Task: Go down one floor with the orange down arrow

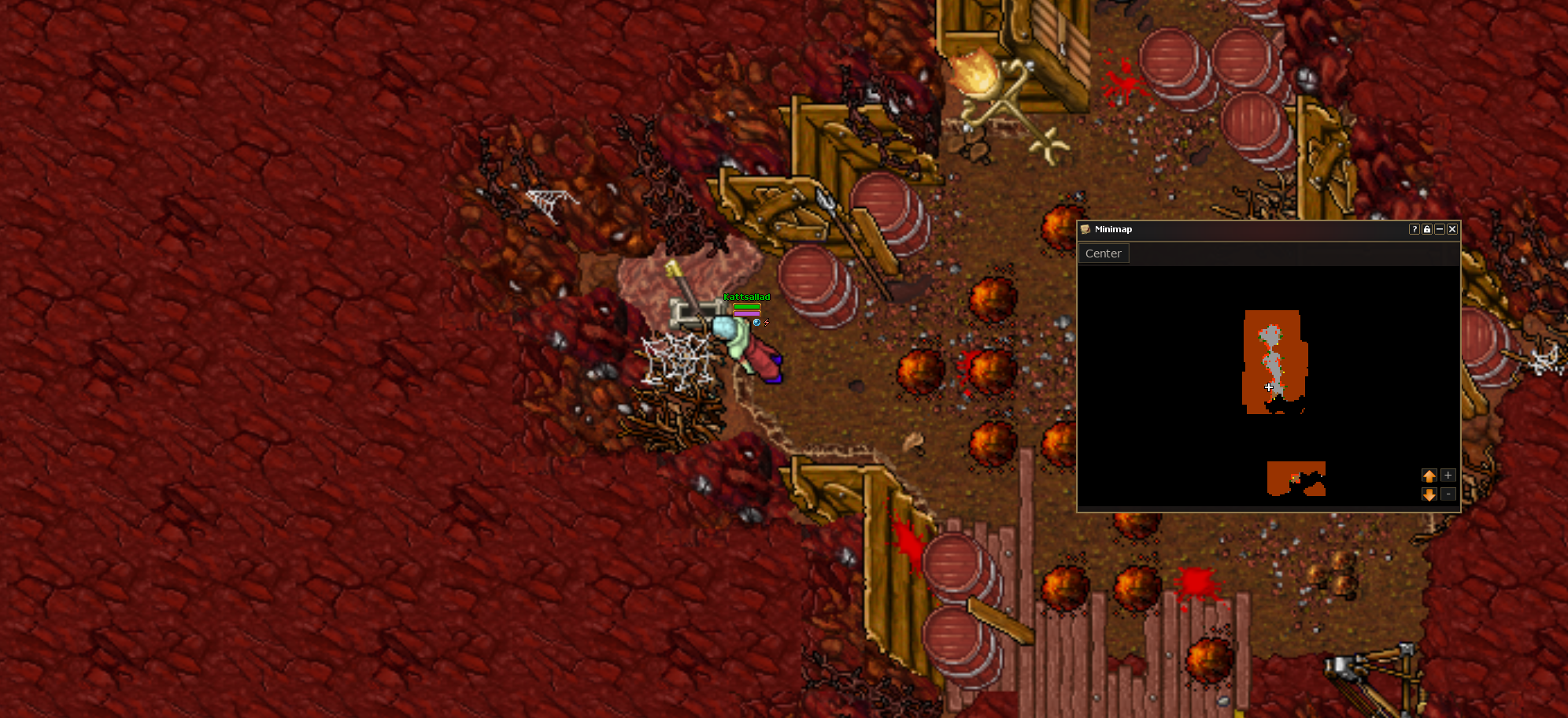Action: pyautogui.click(x=1429, y=494)
